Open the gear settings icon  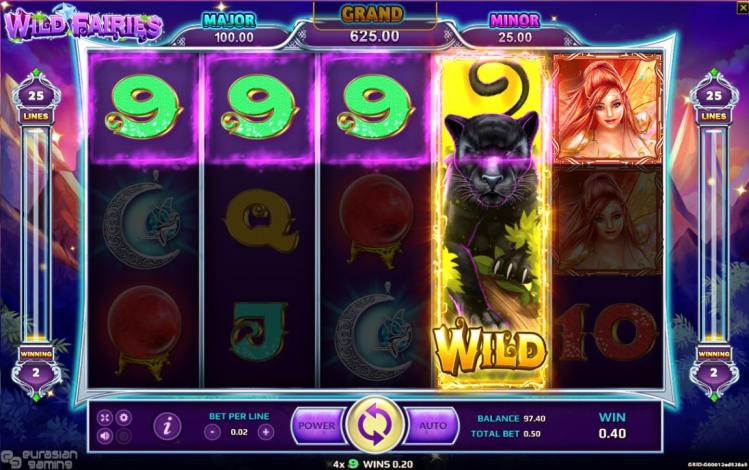[124, 417]
